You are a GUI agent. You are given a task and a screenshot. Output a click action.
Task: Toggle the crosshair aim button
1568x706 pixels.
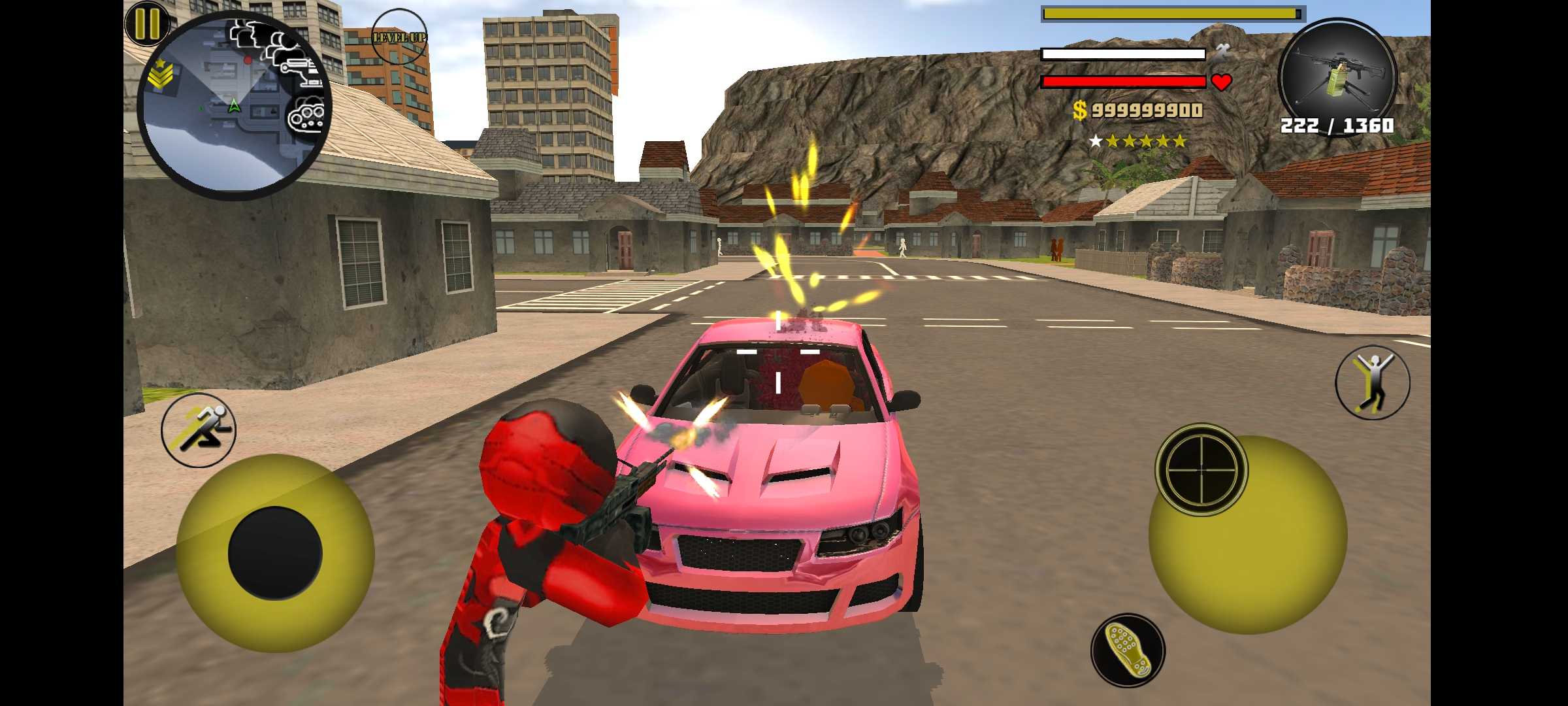click(1201, 469)
